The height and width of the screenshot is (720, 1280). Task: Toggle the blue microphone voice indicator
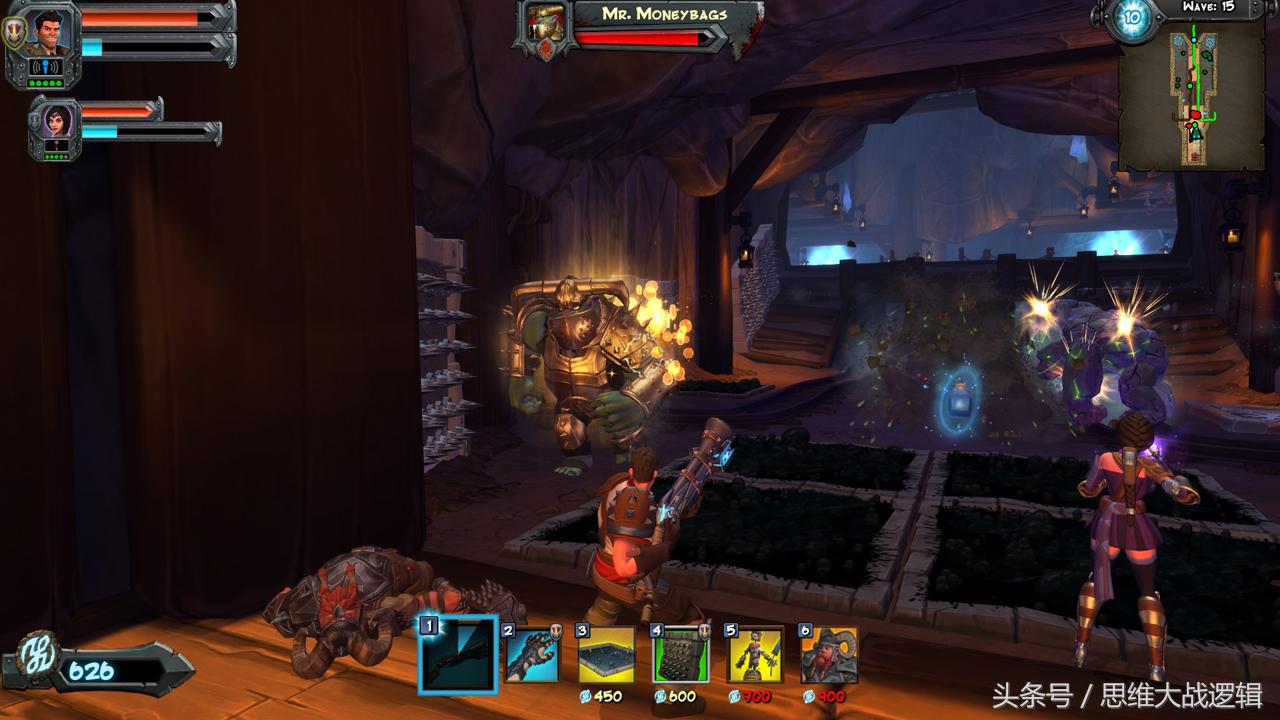pyautogui.click(x=46, y=67)
